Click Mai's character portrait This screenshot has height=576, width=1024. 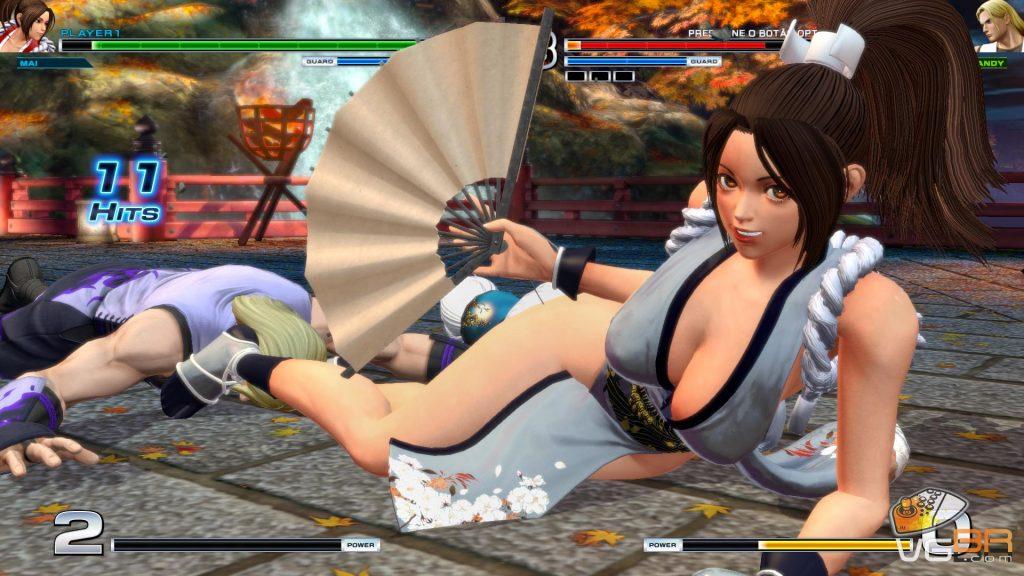(30, 26)
